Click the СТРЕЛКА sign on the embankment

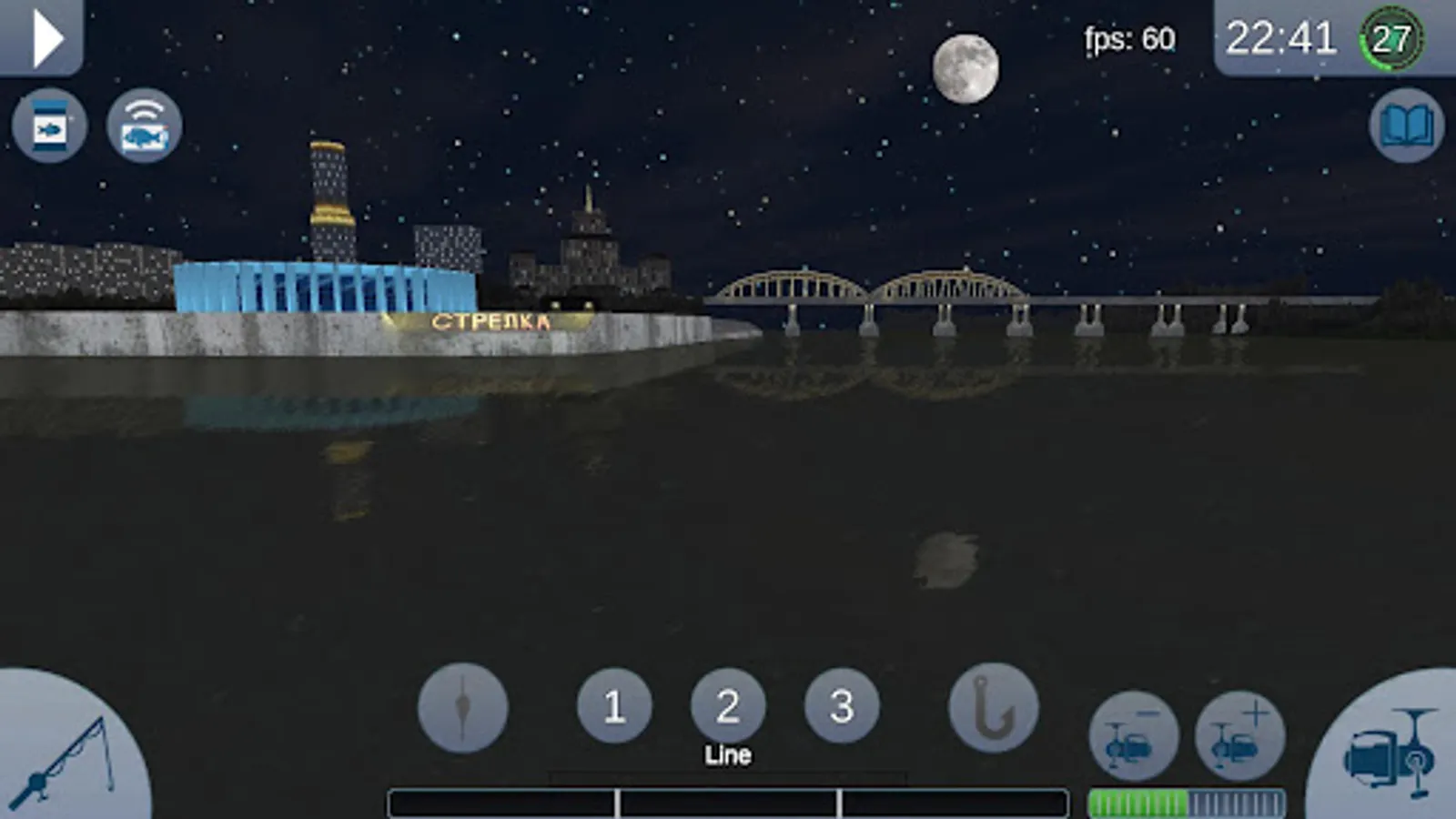491,320
